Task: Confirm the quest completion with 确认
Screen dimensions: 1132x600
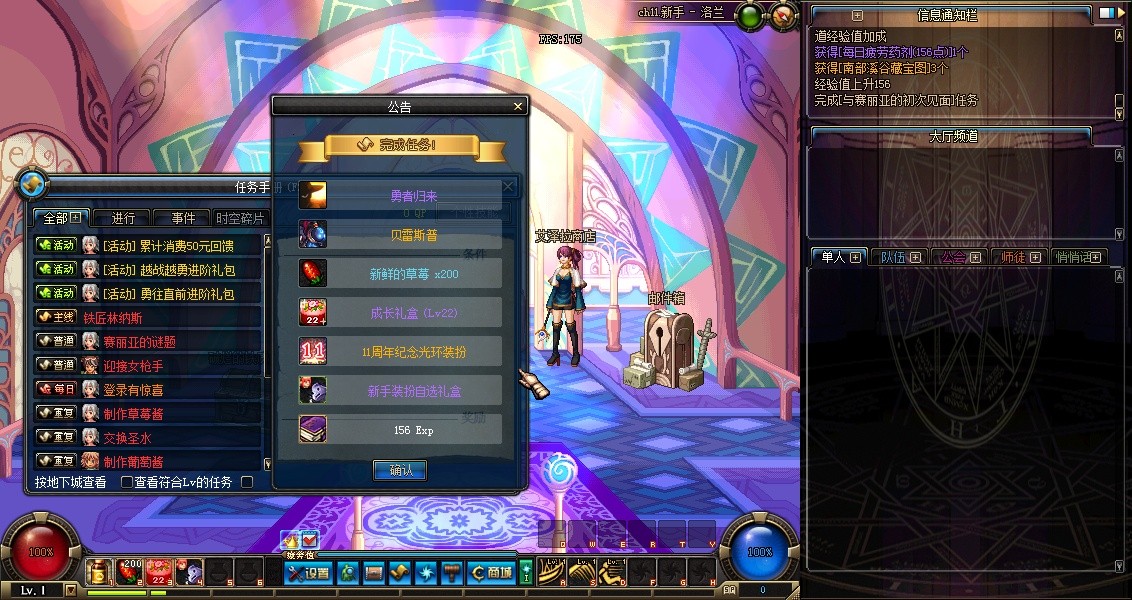Action: [x=400, y=470]
